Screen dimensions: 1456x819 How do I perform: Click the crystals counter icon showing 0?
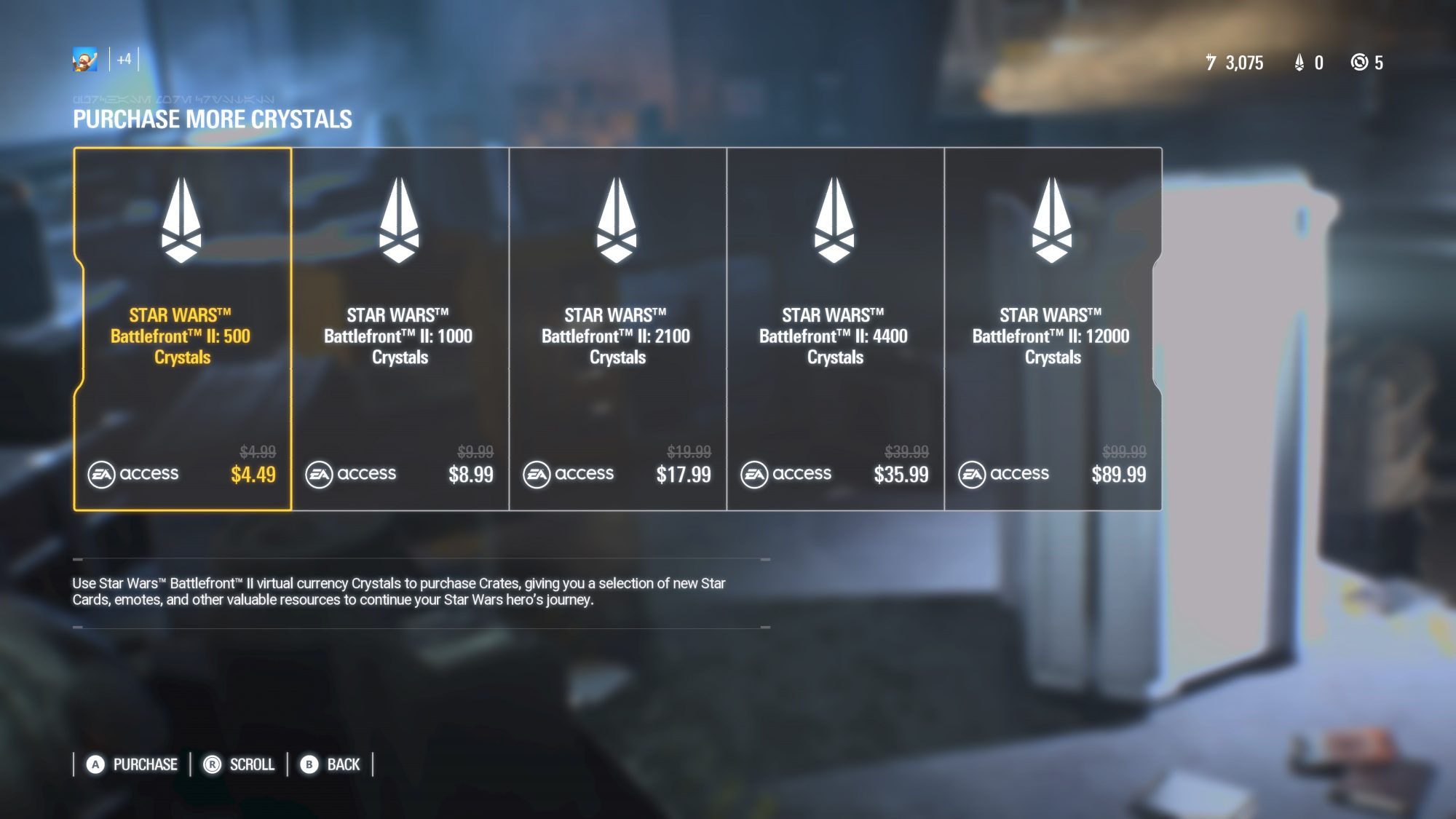tap(1299, 63)
